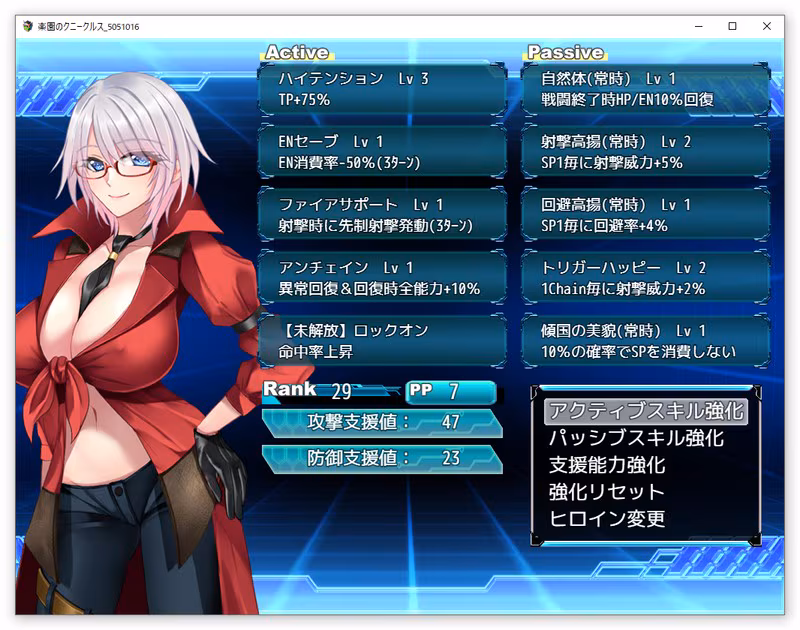Choose パッシブスキル強化 from the menu
Viewport: 800px width, 630px height.
tap(635, 438)
